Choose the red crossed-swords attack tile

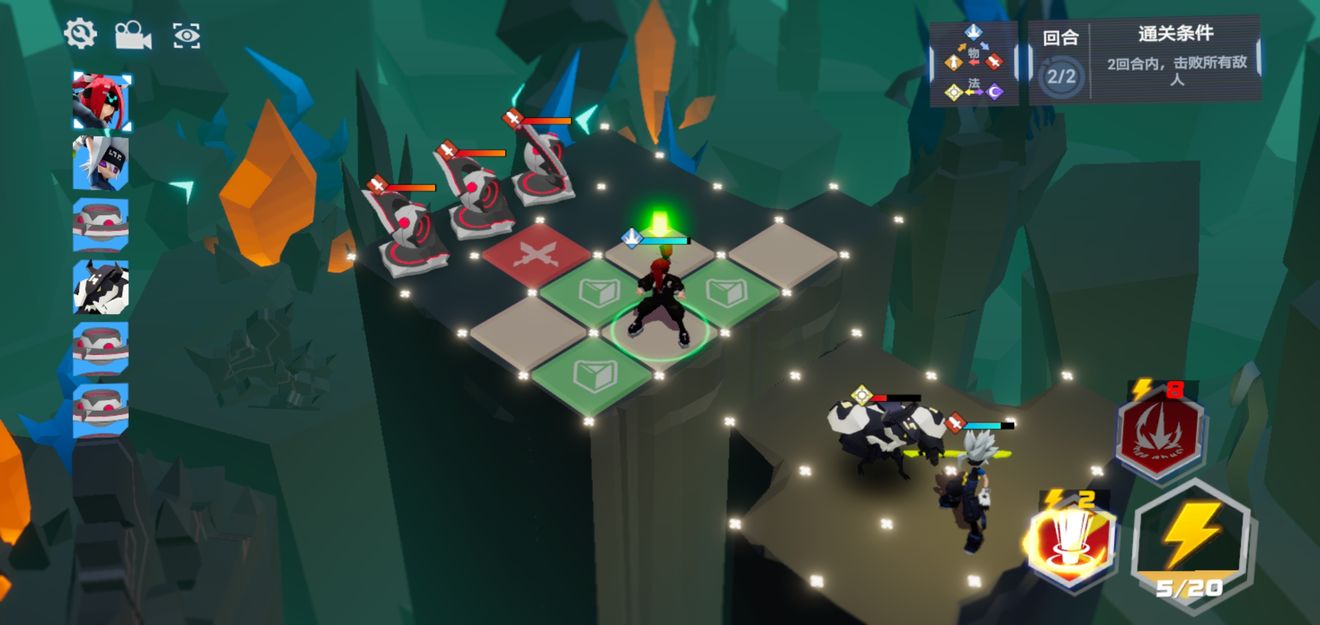pyautogui.click(x=536, y=259)
